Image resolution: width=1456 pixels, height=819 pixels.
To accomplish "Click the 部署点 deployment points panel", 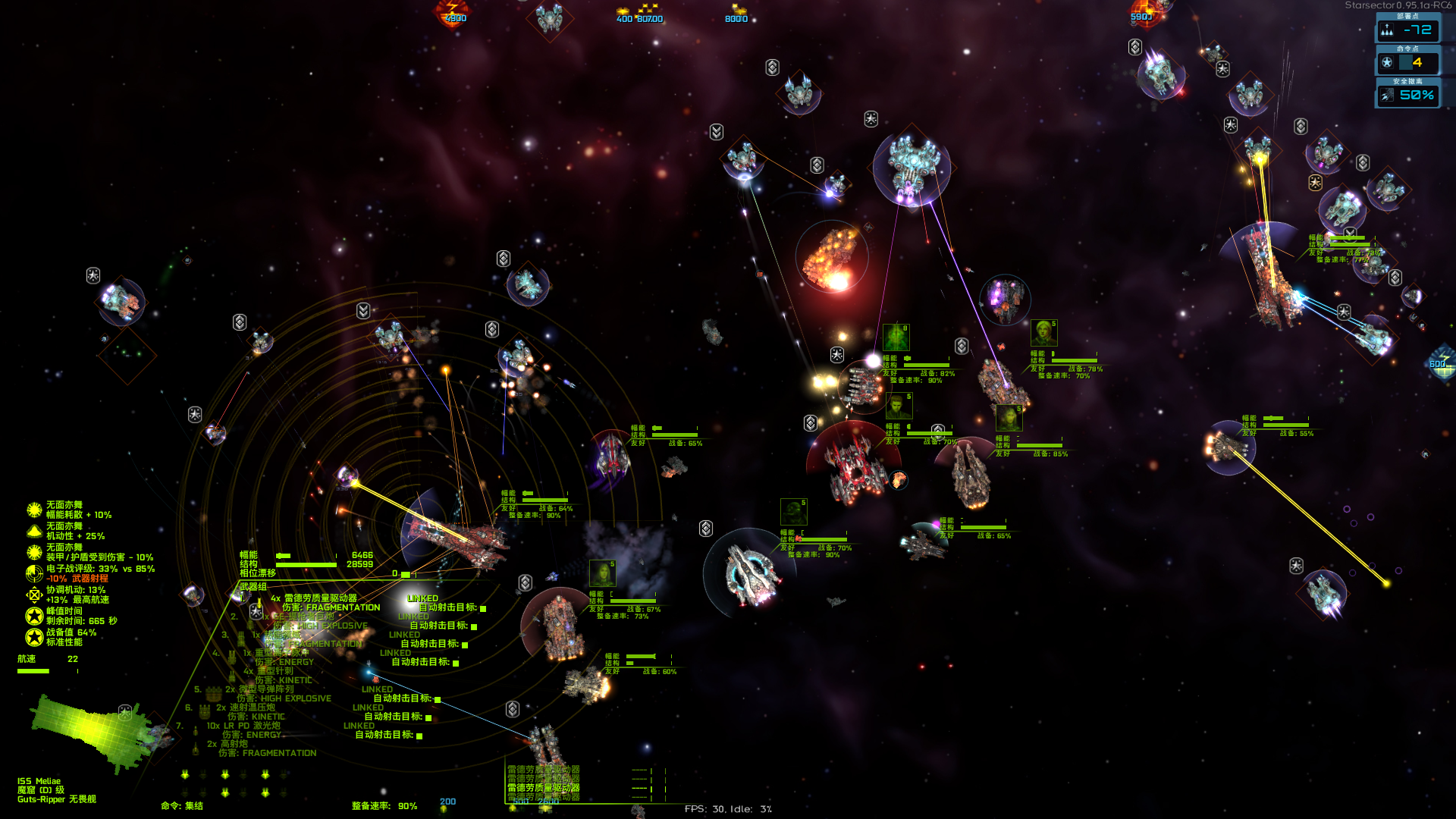I will pyautogui.click(x=1407, y=30).
